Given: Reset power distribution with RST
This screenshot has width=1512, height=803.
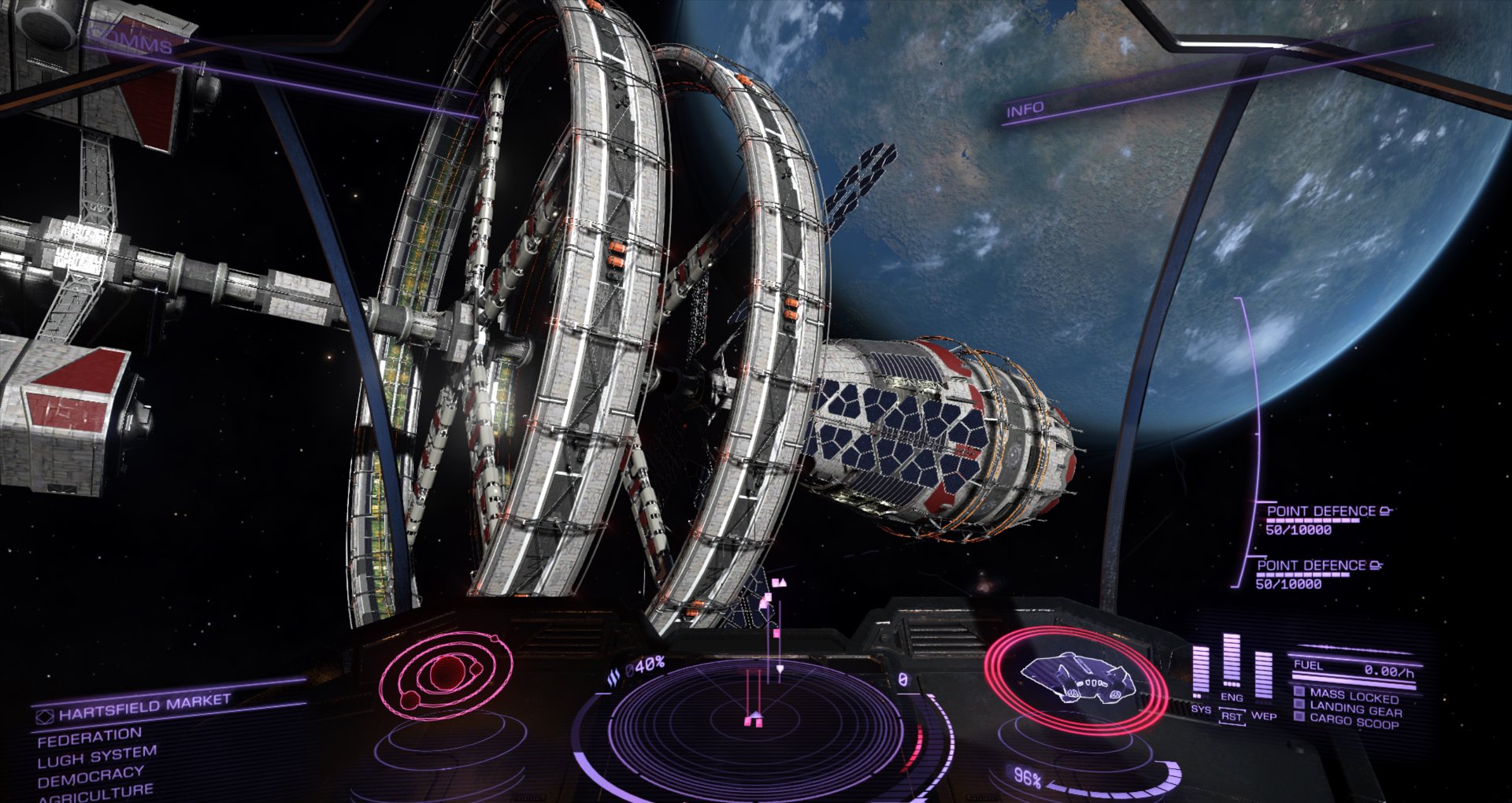Looking at the screenshot, I should [x=1232, y=716].
